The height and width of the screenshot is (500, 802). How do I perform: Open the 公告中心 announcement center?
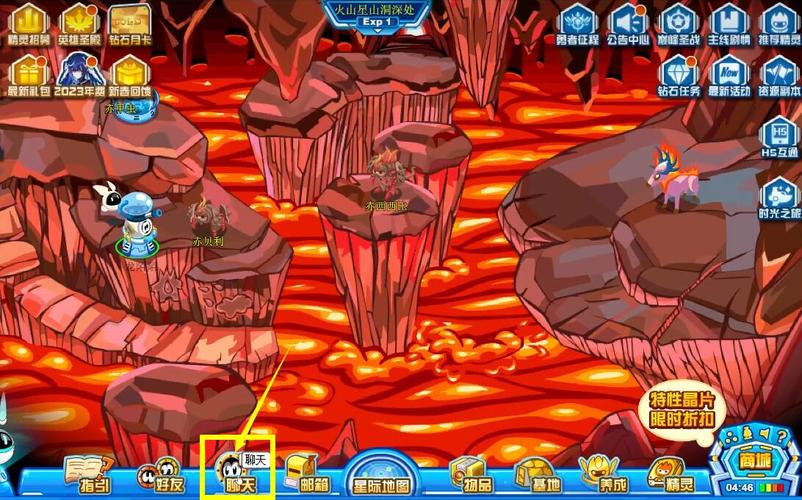tap(629, 23)
